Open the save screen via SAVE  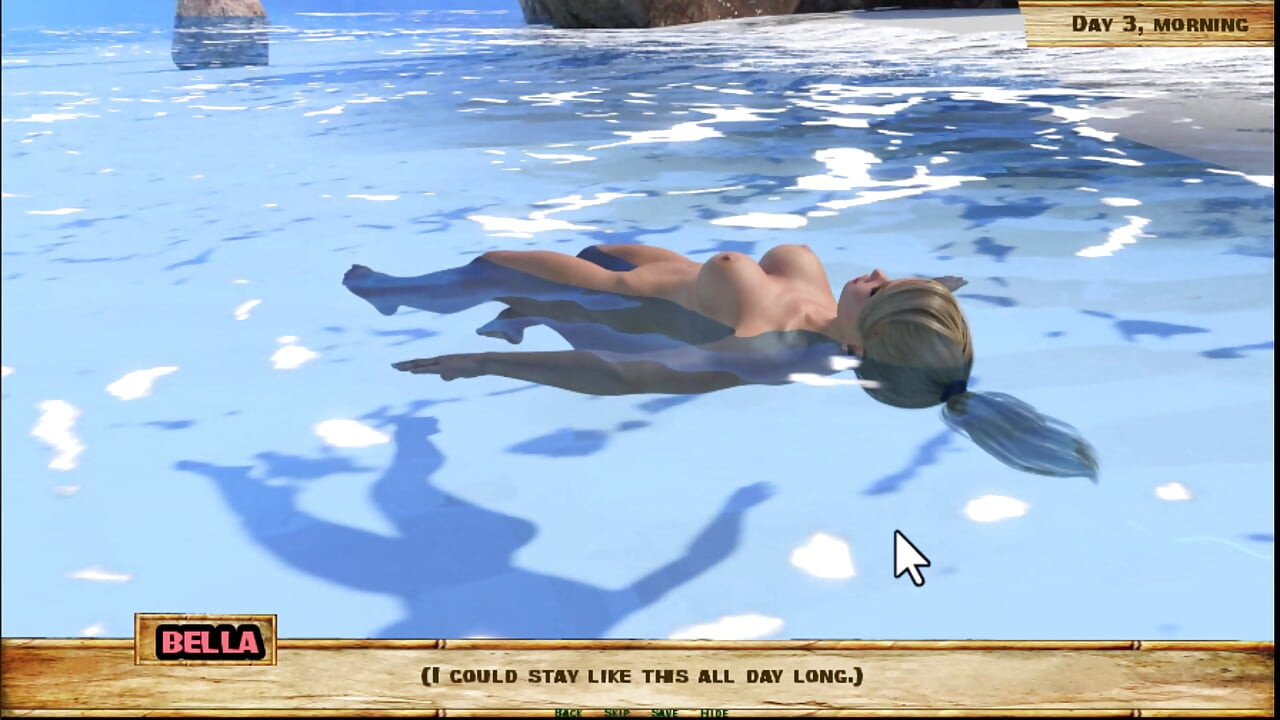click(664, 713)
